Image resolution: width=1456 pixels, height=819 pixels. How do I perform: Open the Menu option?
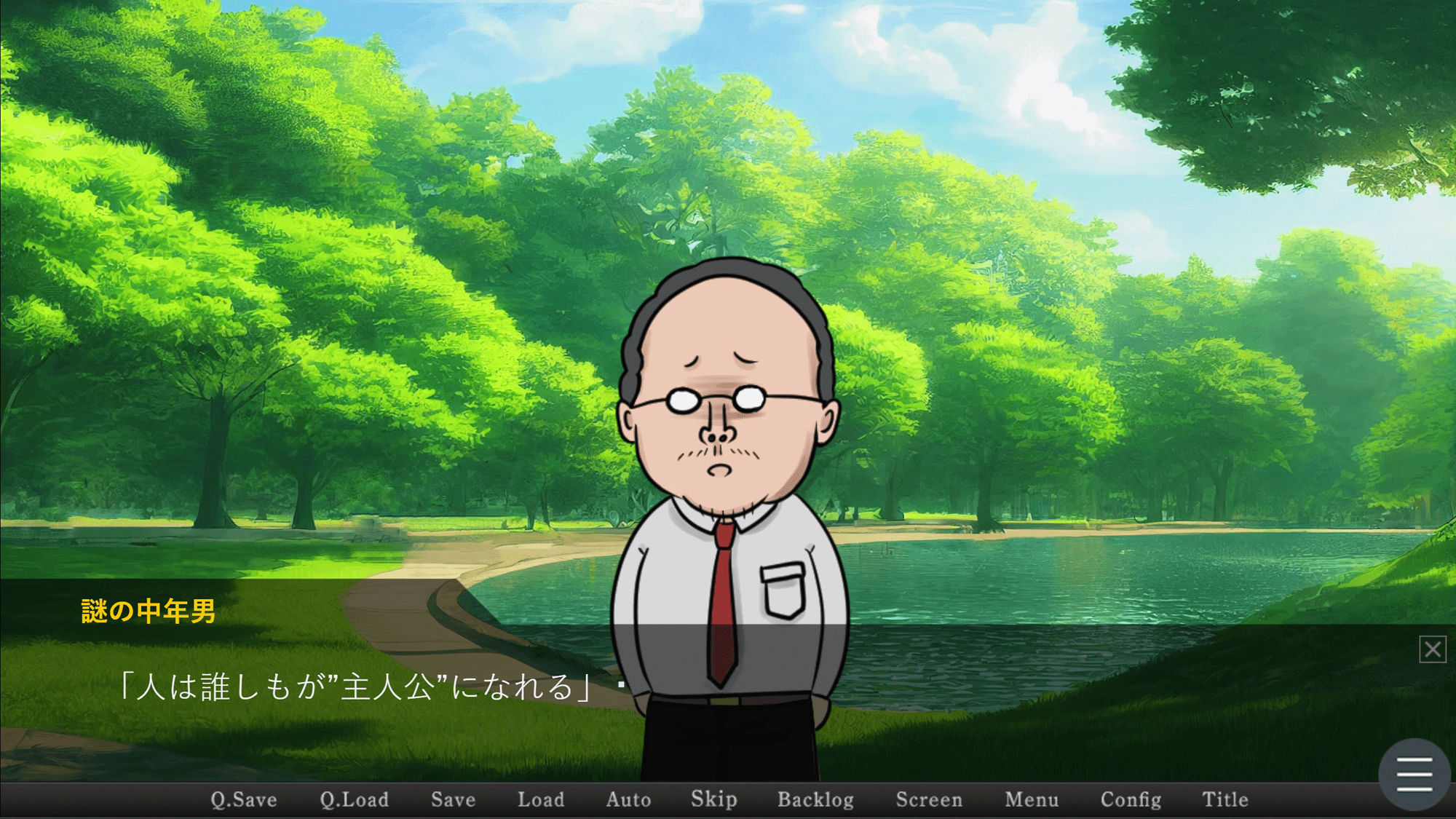point(1032,799)
